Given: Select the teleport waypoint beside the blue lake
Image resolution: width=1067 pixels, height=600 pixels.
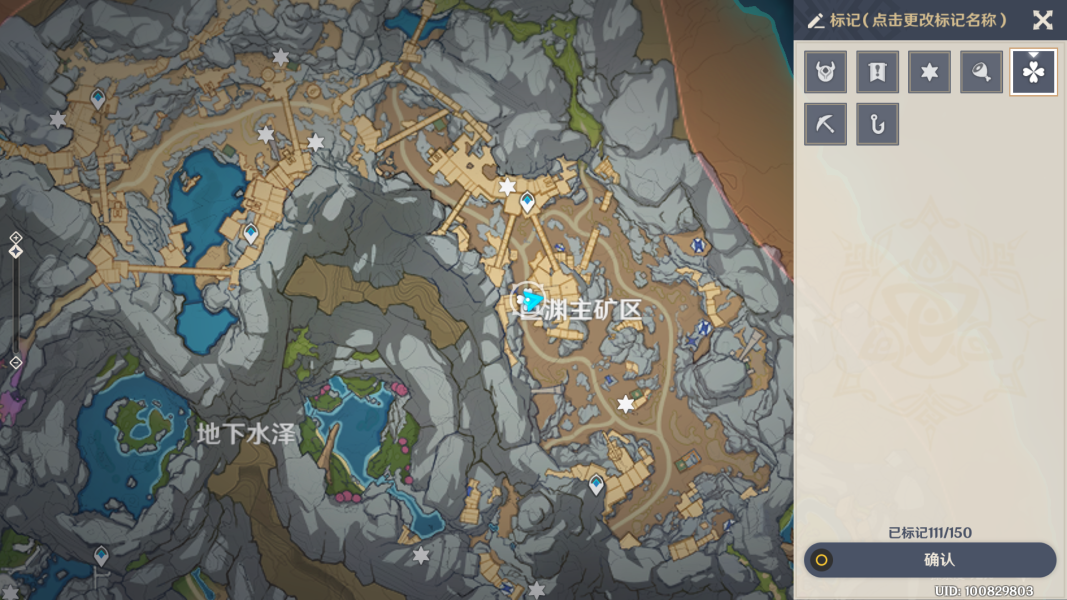Looking at the screenshot, I should [251, 233].
